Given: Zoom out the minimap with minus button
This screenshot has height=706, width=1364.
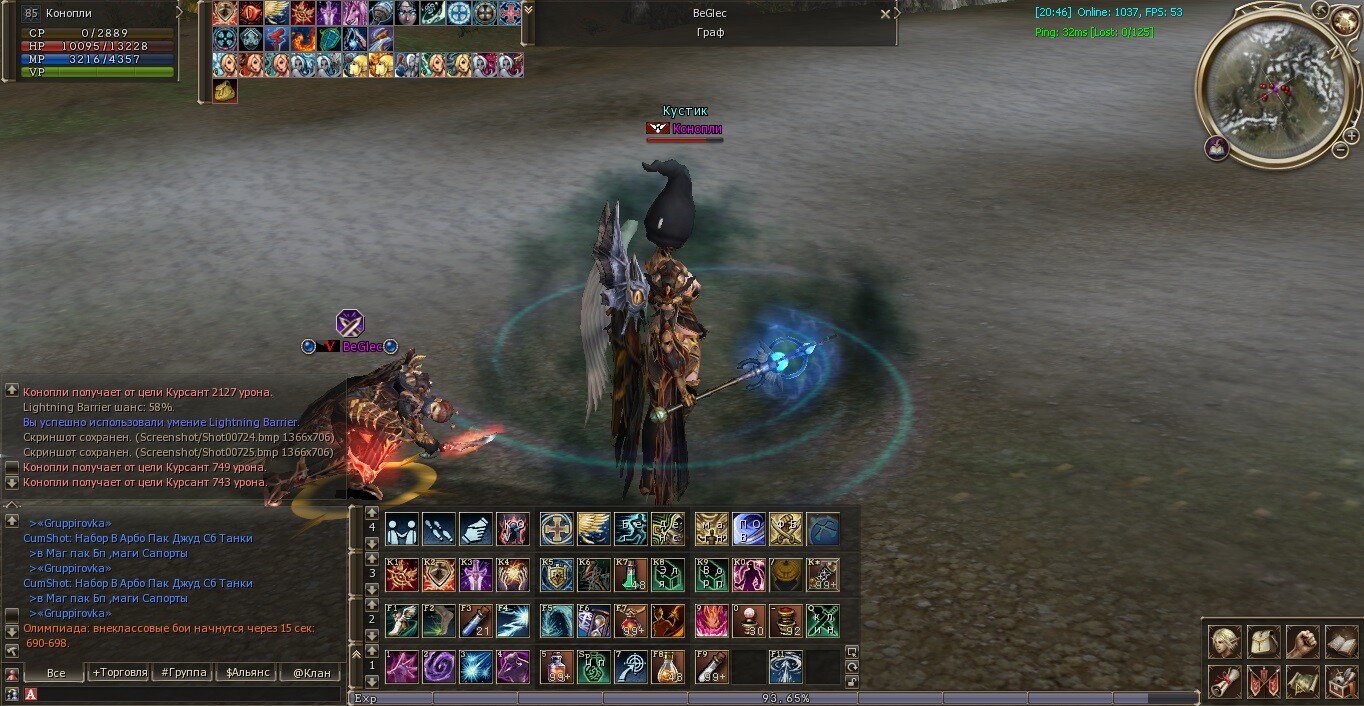Looking at the screenshot, I should click(x=1340, y=150).
